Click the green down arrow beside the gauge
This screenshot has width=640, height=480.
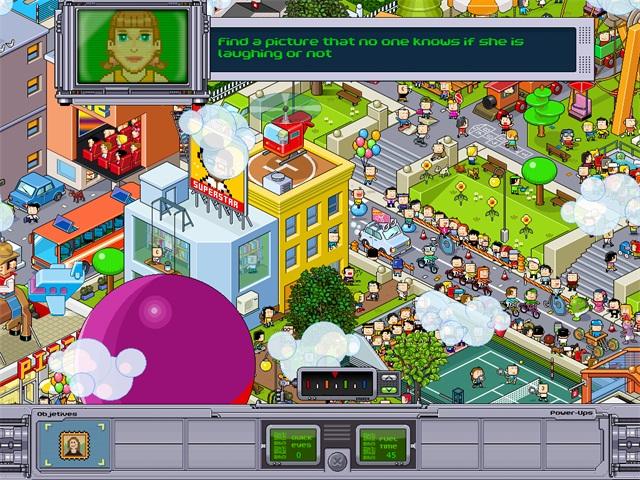click(389, 390)
